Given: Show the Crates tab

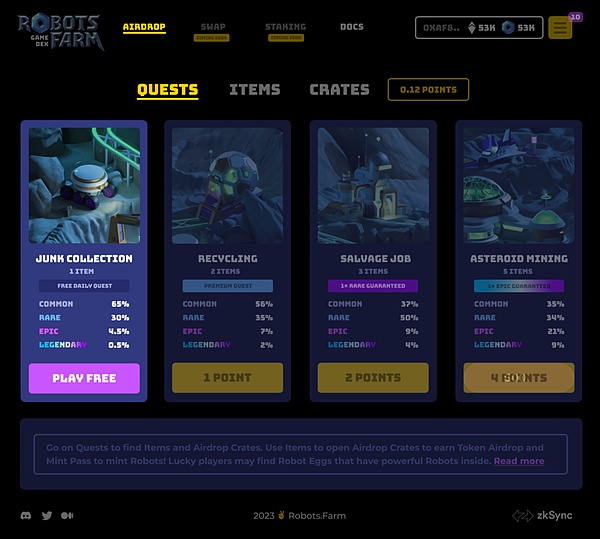Looking at the screenshot, I should [x=339, y=89].
